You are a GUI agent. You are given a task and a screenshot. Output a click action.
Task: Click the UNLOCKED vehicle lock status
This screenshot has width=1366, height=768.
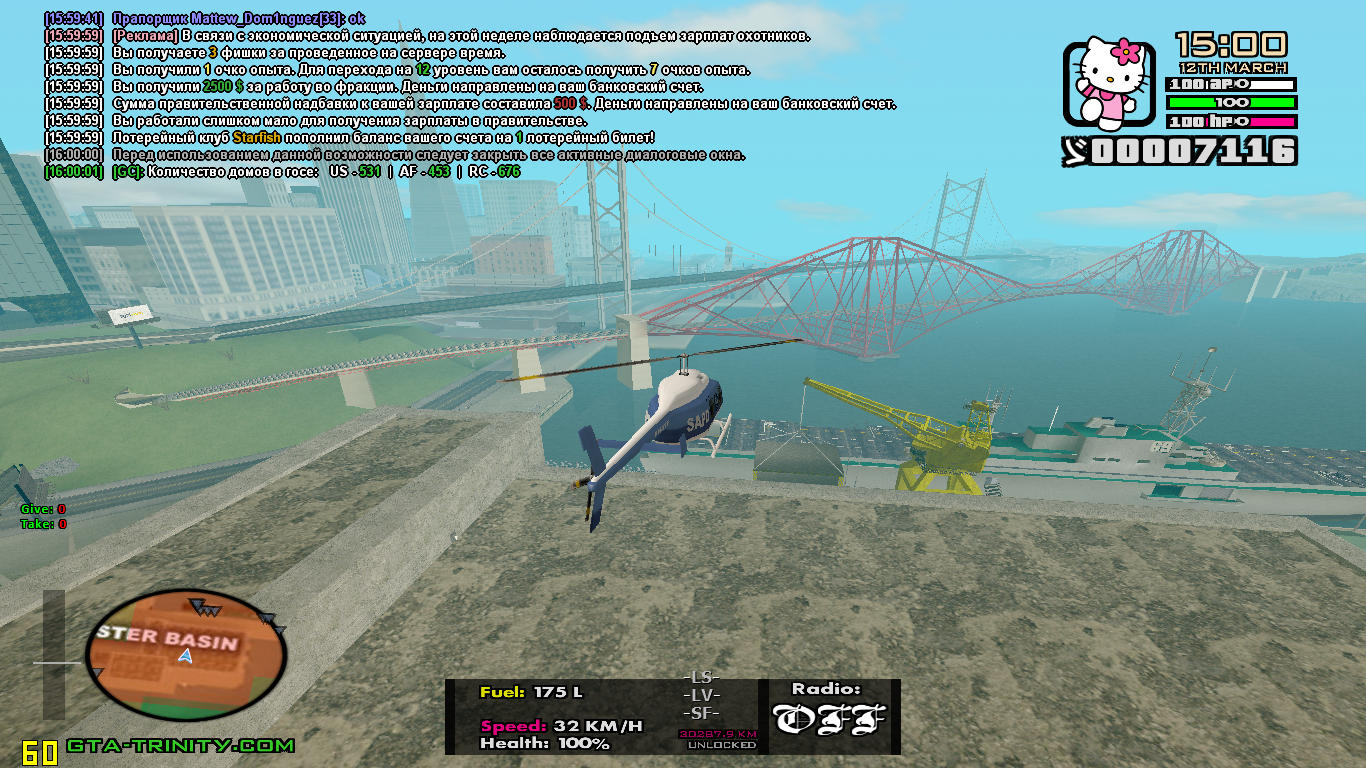719,745
